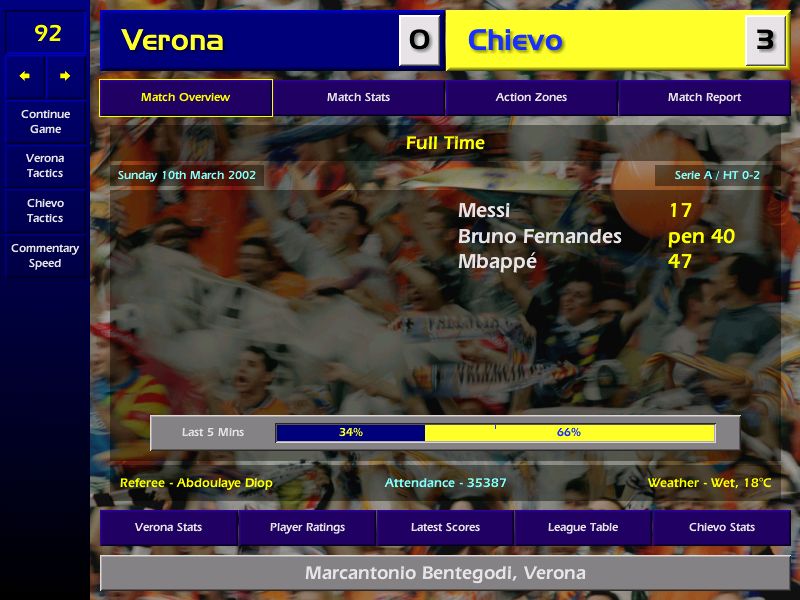Show Verona Stats

point(168,527)
